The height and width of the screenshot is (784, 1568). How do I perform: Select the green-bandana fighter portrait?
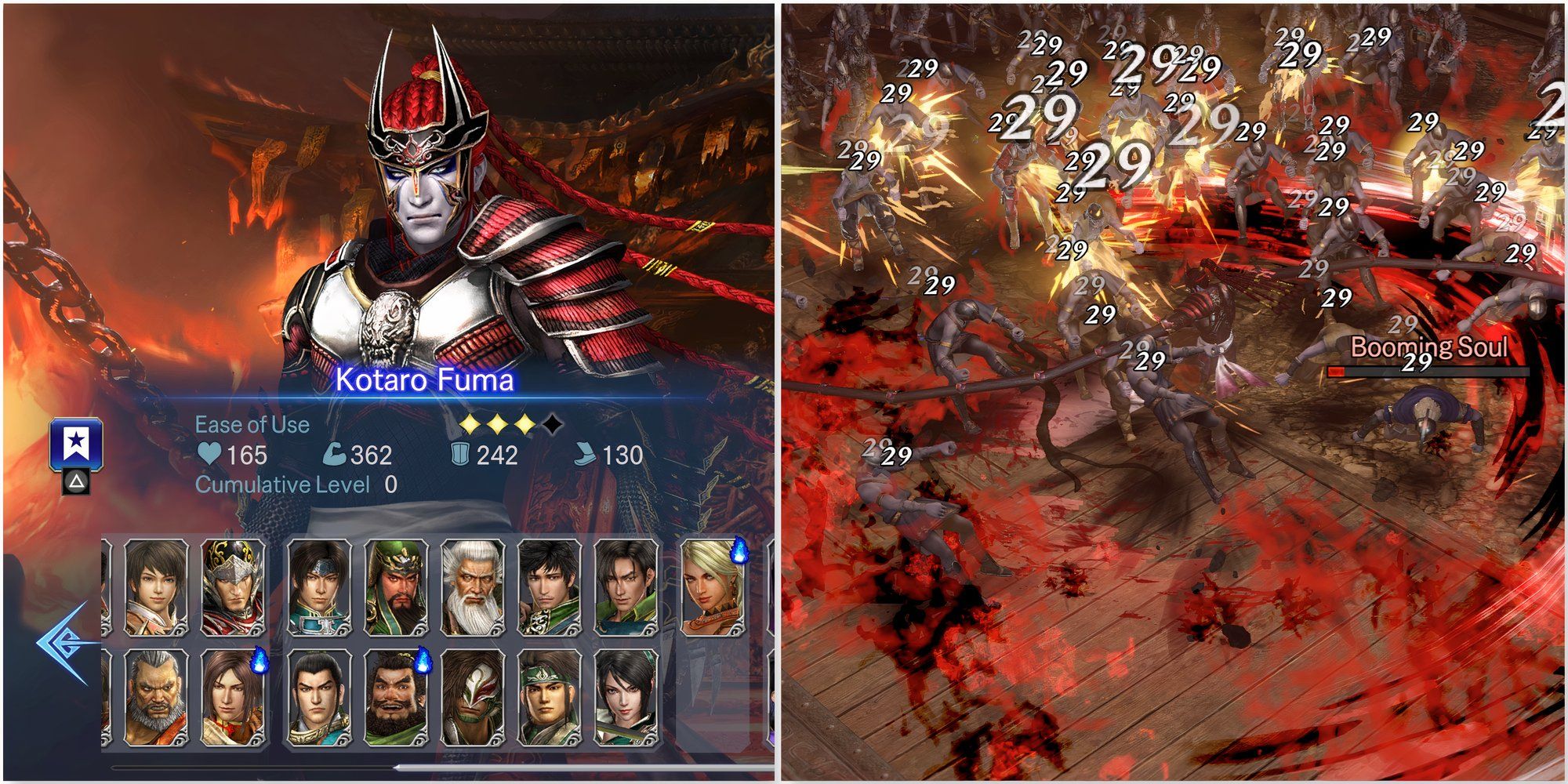[550, 698]
